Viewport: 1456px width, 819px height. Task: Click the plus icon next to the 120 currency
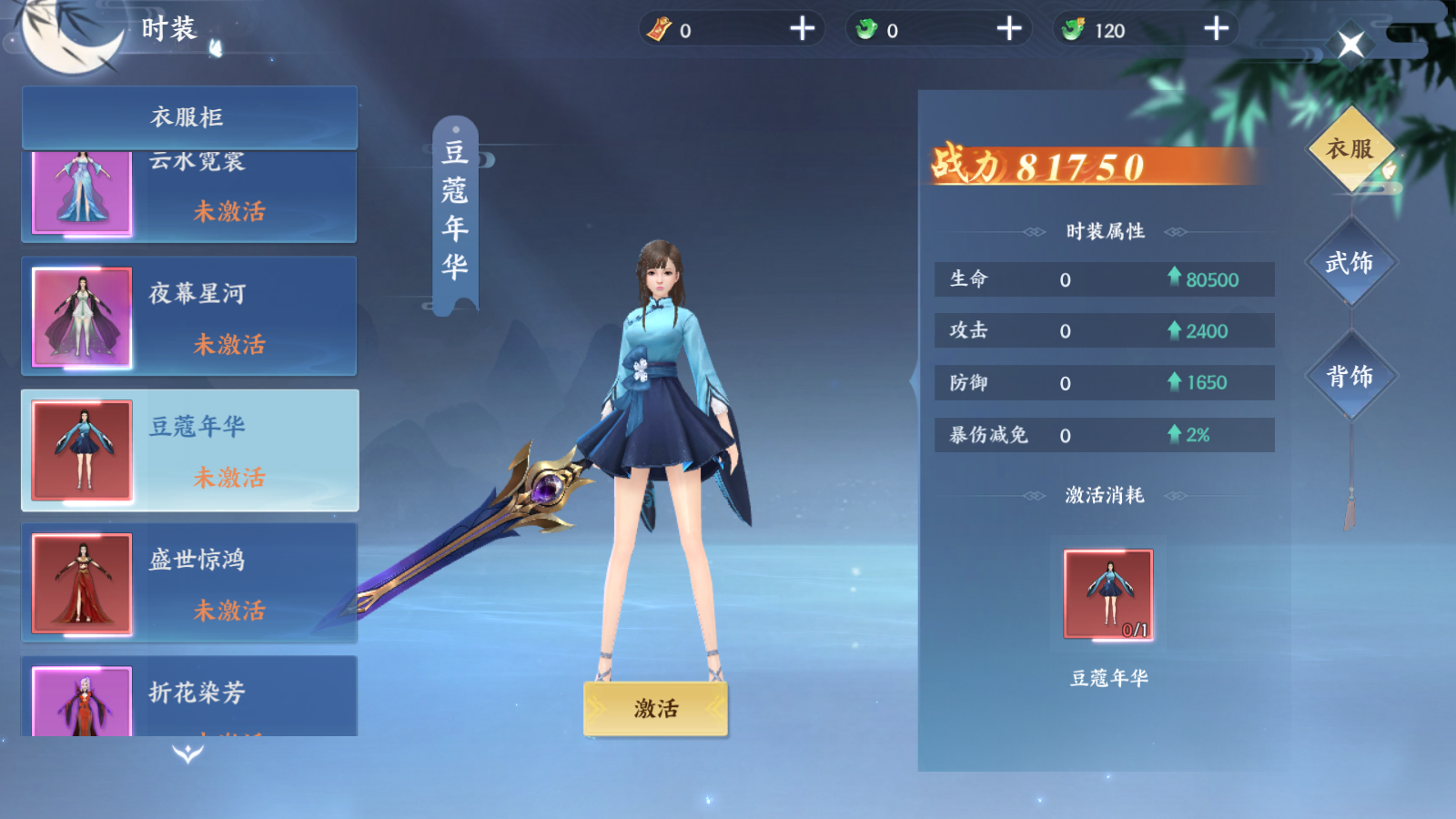coord(1213,30)
